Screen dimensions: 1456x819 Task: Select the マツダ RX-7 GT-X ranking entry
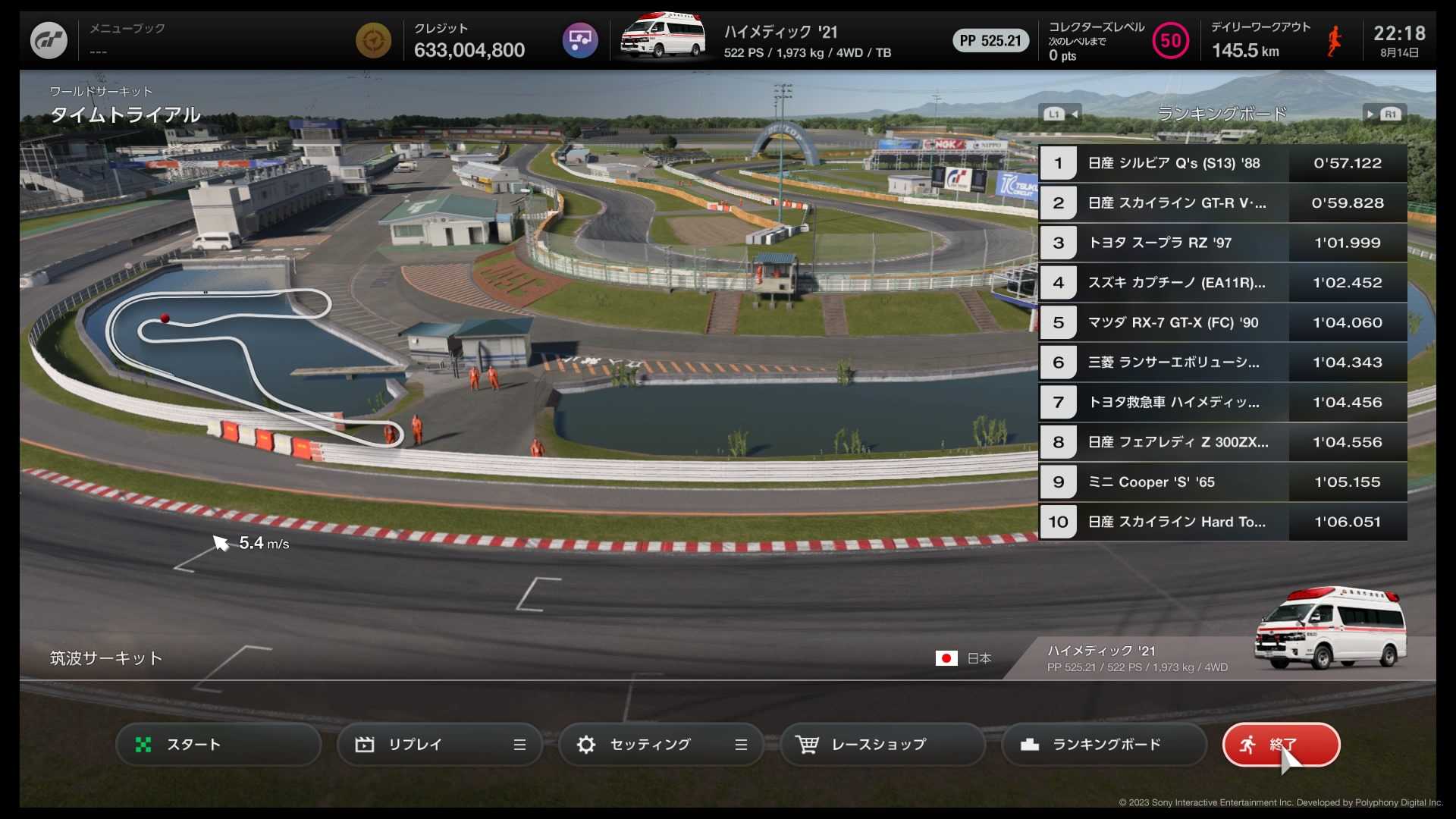[1222, 322]
